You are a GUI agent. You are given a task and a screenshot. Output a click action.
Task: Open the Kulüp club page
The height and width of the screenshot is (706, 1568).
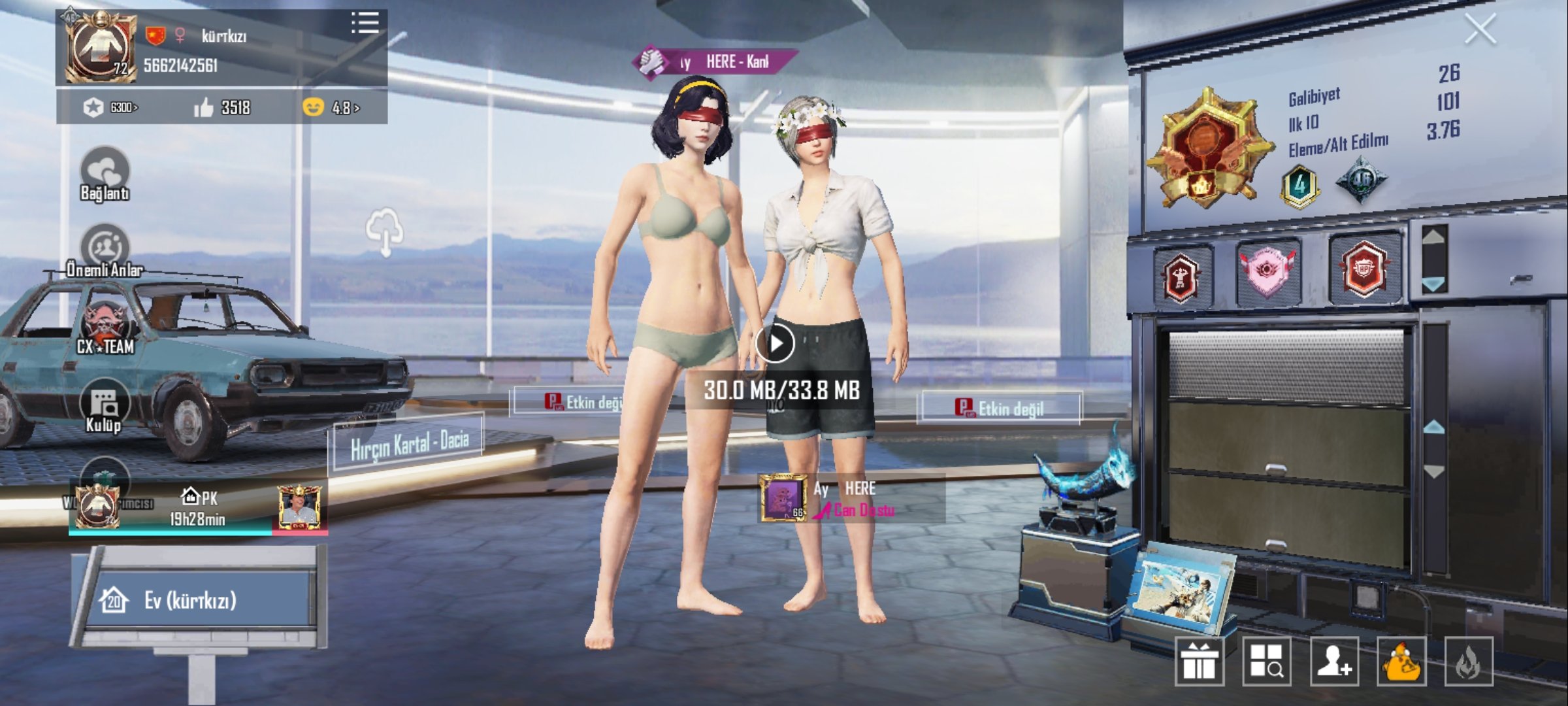pyautogui.click(x=104, y=407)
